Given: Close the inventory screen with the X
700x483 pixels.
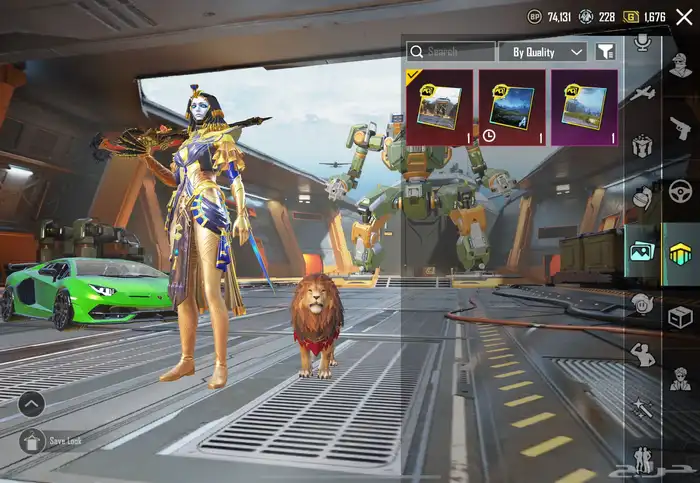Looking at the screenshot, I should point(684,17).
